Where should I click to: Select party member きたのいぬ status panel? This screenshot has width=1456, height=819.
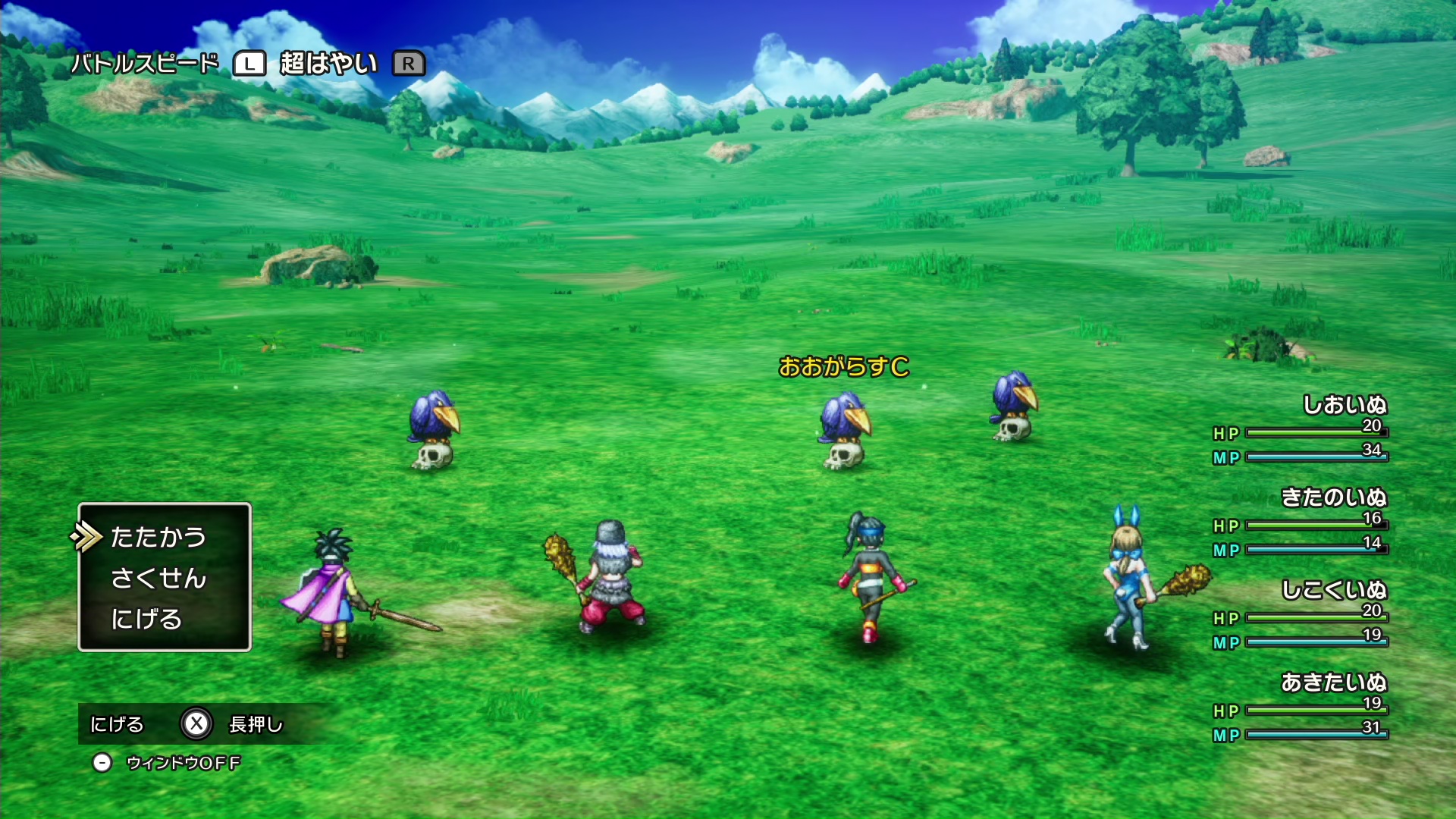1301,523
